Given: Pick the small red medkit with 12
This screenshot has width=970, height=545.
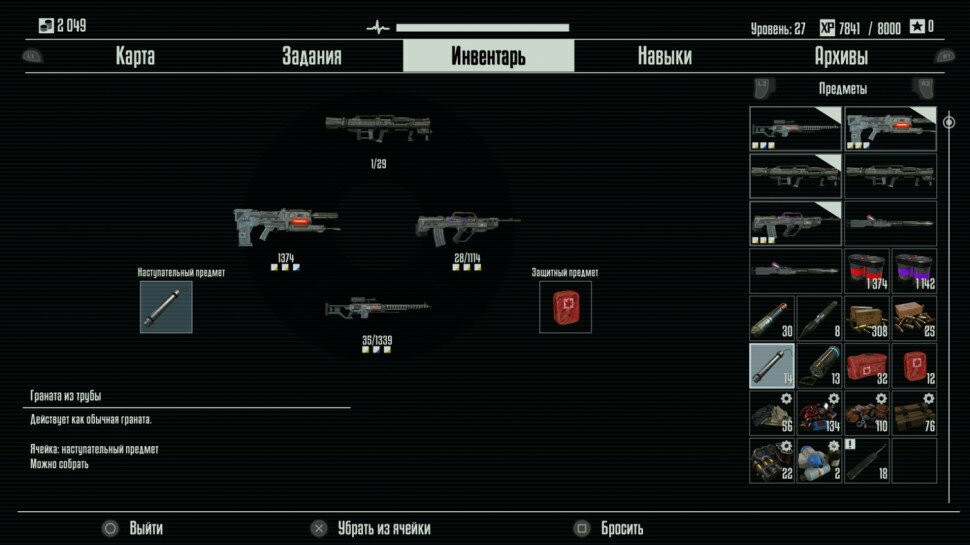Looking at the screenshot, I should coord(914,365).
